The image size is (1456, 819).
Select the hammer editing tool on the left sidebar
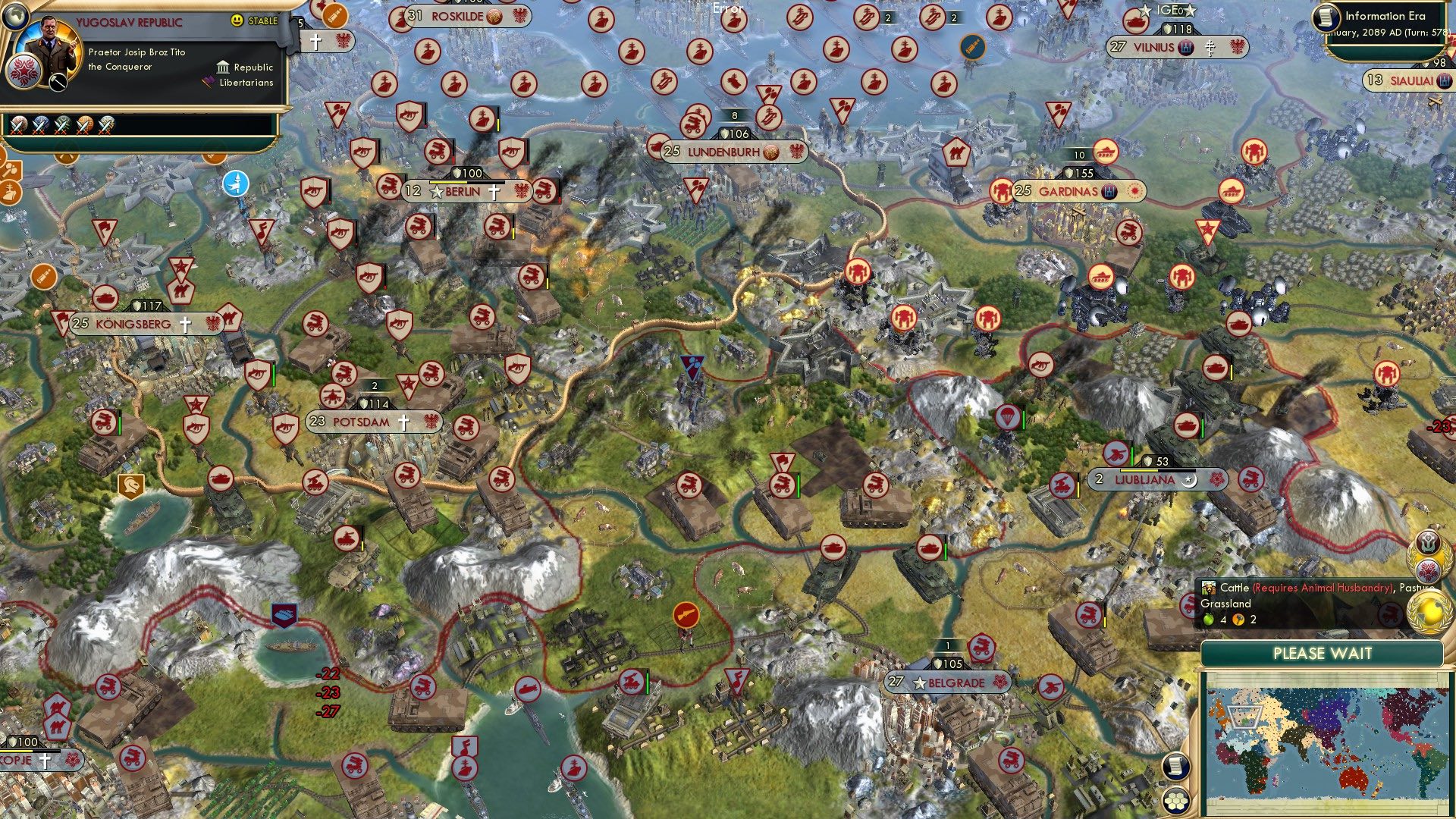12,171
